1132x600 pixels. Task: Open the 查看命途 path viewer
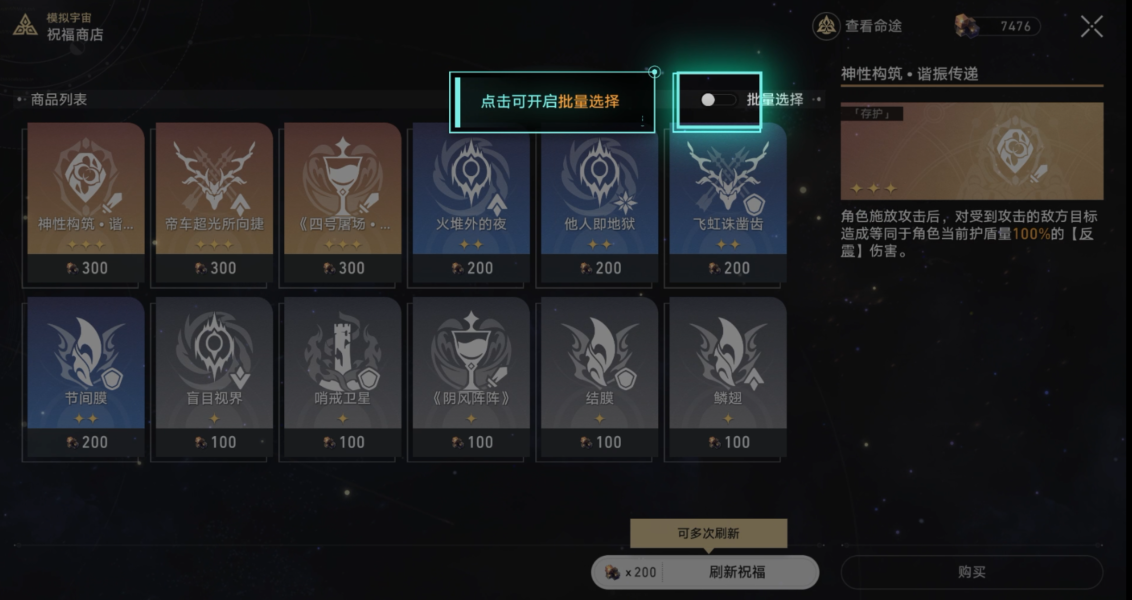pos(858,26)
